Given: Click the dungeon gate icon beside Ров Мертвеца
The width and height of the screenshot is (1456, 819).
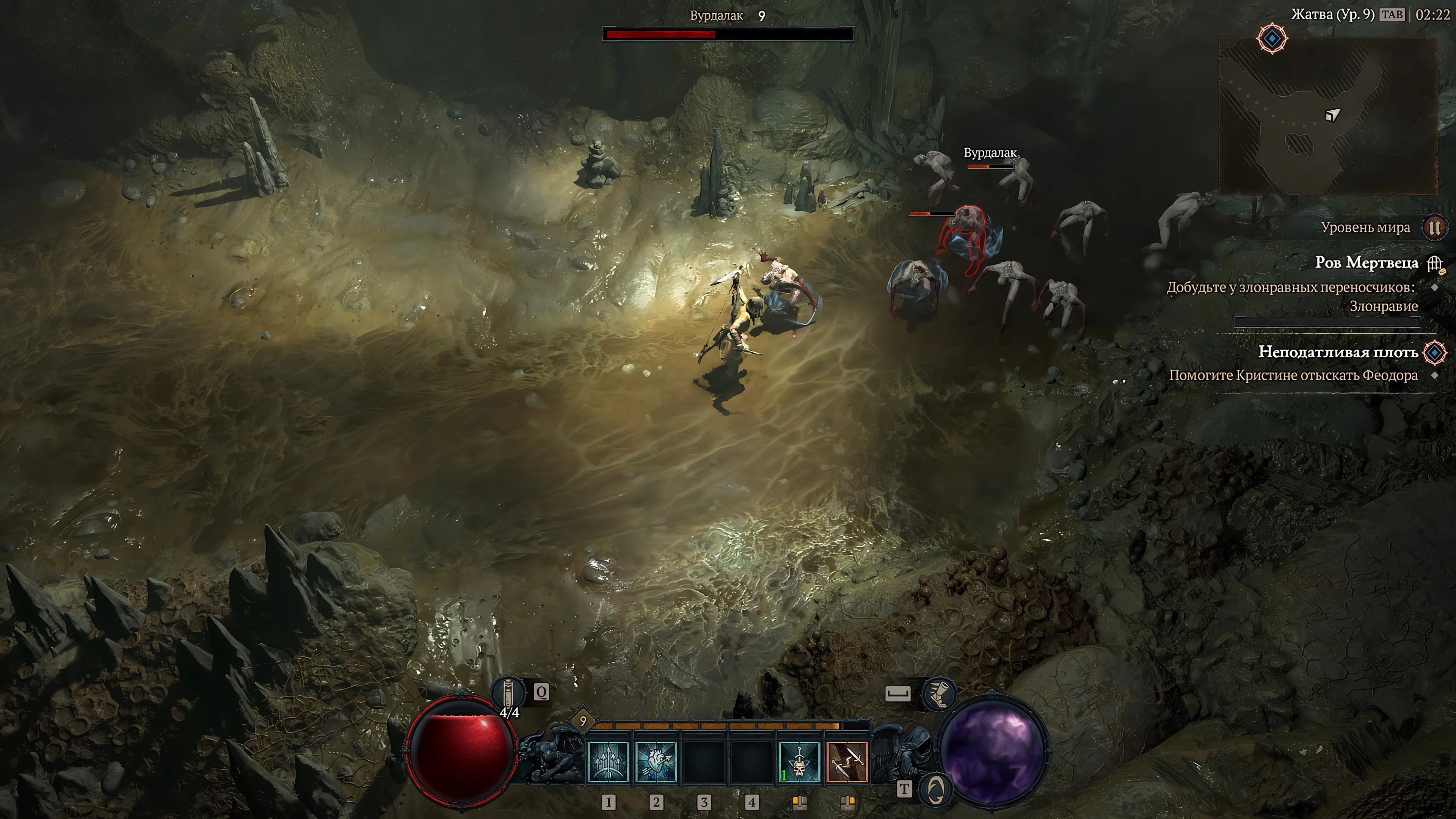Looking at the screenshot, I should 1434,264.
